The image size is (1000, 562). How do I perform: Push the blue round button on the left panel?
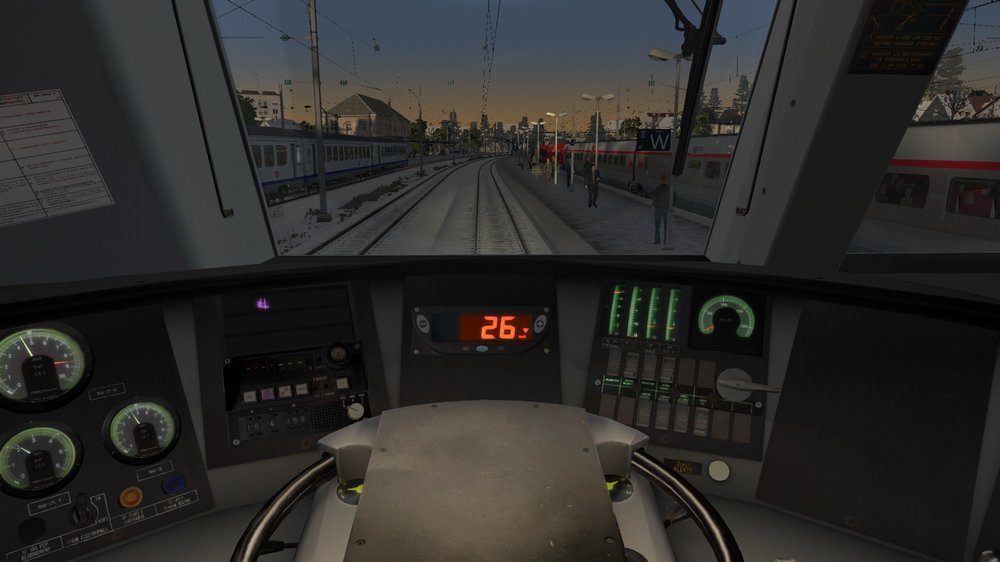coord(173,484)
